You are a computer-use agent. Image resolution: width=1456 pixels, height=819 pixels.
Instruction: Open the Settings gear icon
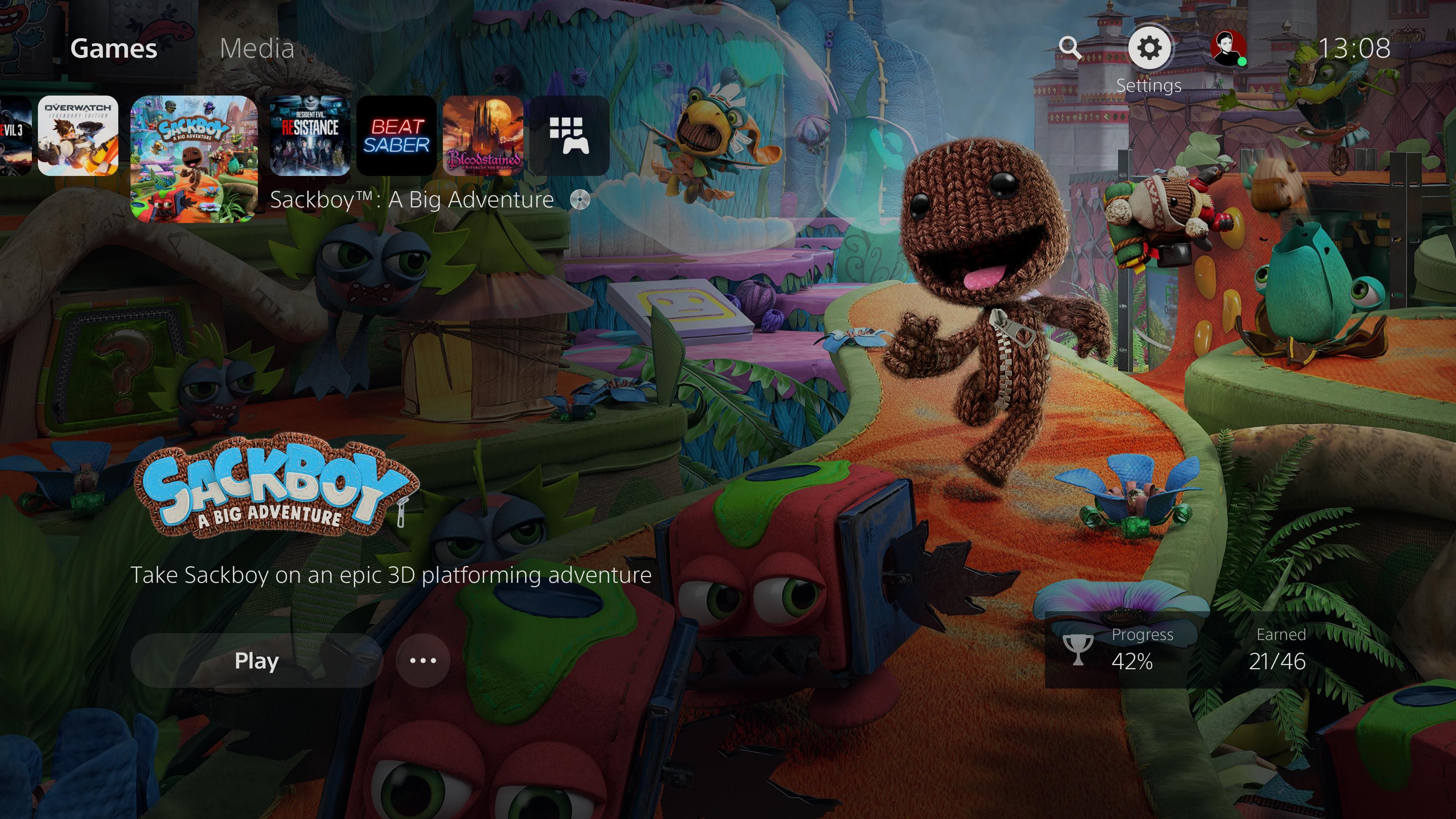click(x=1149, y=48)
